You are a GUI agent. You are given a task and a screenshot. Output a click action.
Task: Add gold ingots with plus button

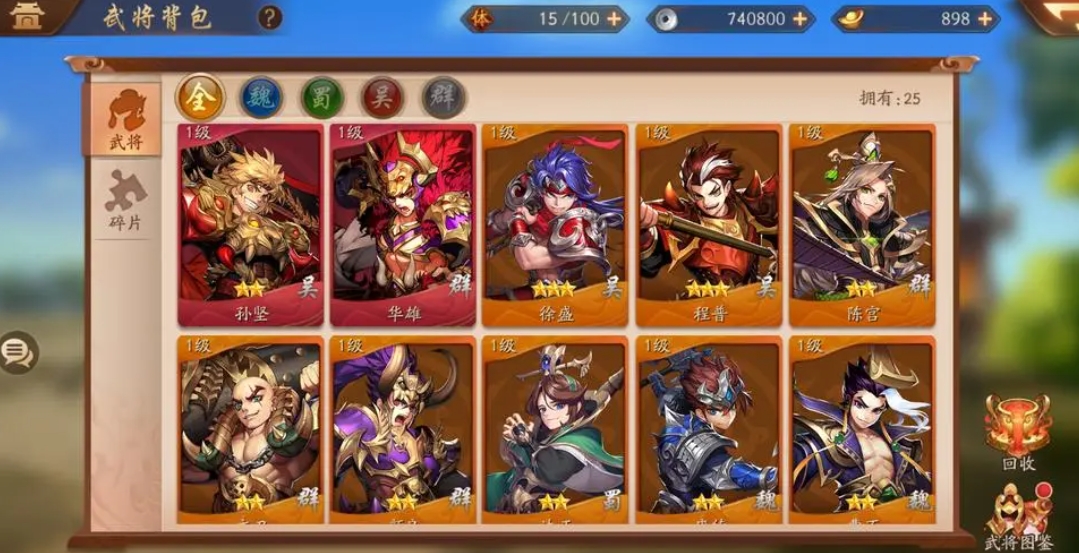click(985, 18)
